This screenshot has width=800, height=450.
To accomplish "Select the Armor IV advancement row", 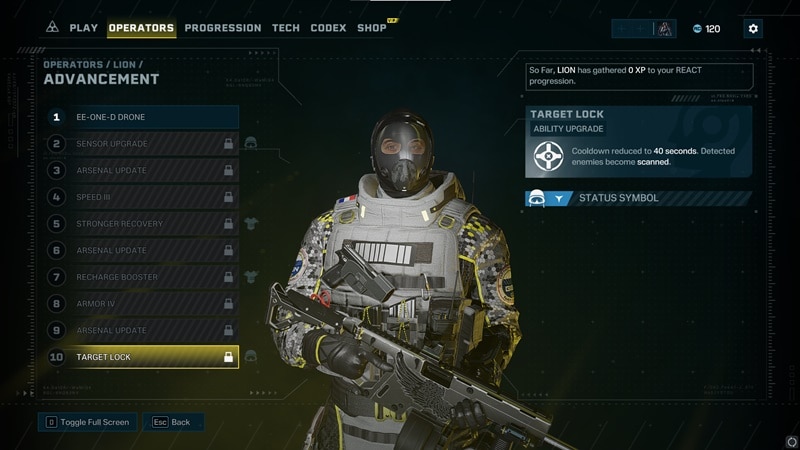I will point(143,304).
